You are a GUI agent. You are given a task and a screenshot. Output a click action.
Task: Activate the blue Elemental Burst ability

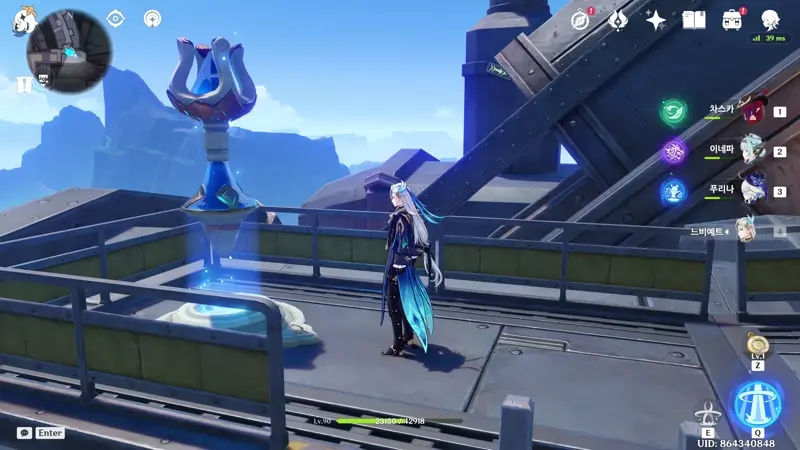(x=759, y=405)
